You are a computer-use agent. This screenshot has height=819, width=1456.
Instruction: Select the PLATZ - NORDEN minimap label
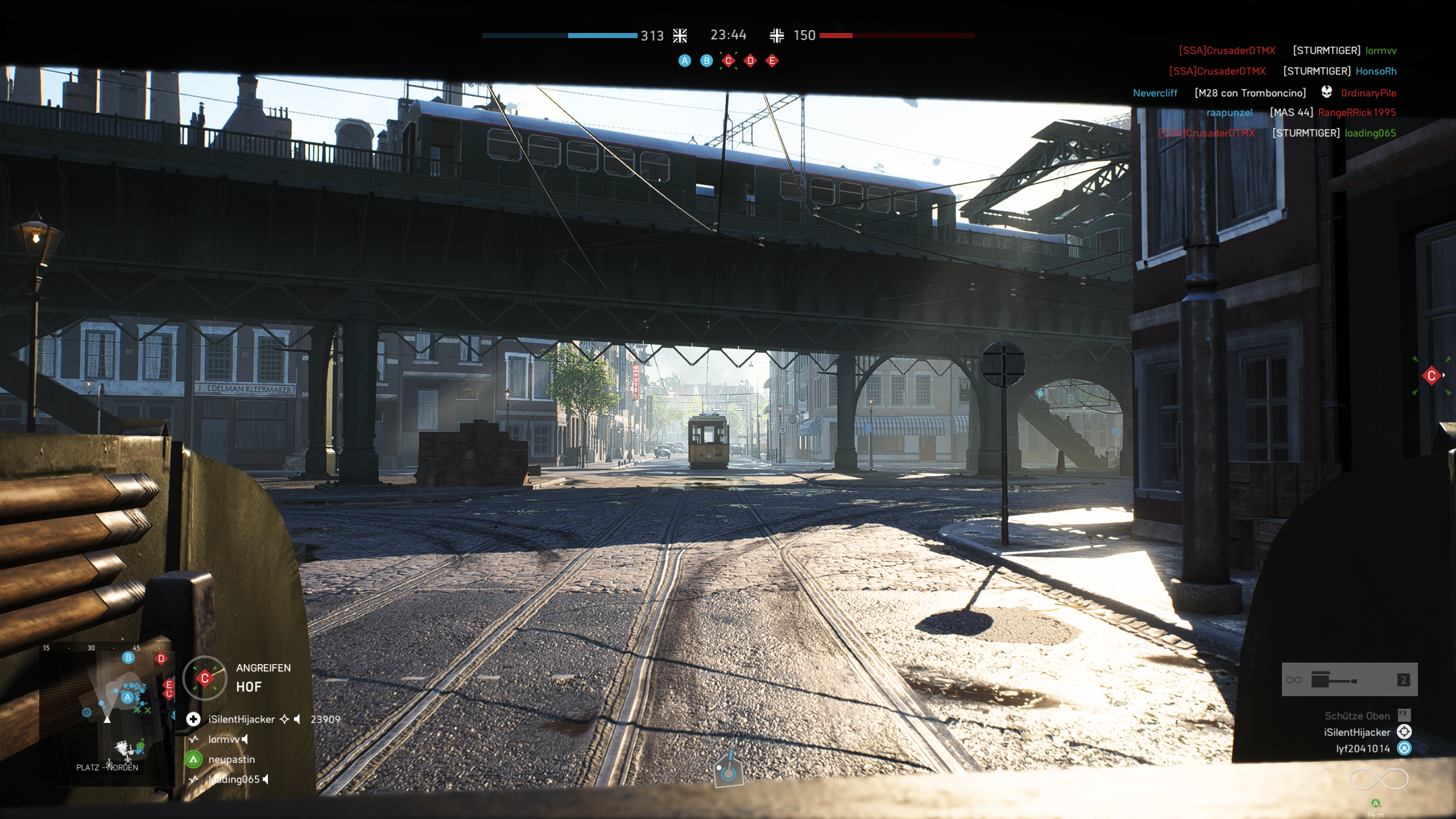pos(107,767)
